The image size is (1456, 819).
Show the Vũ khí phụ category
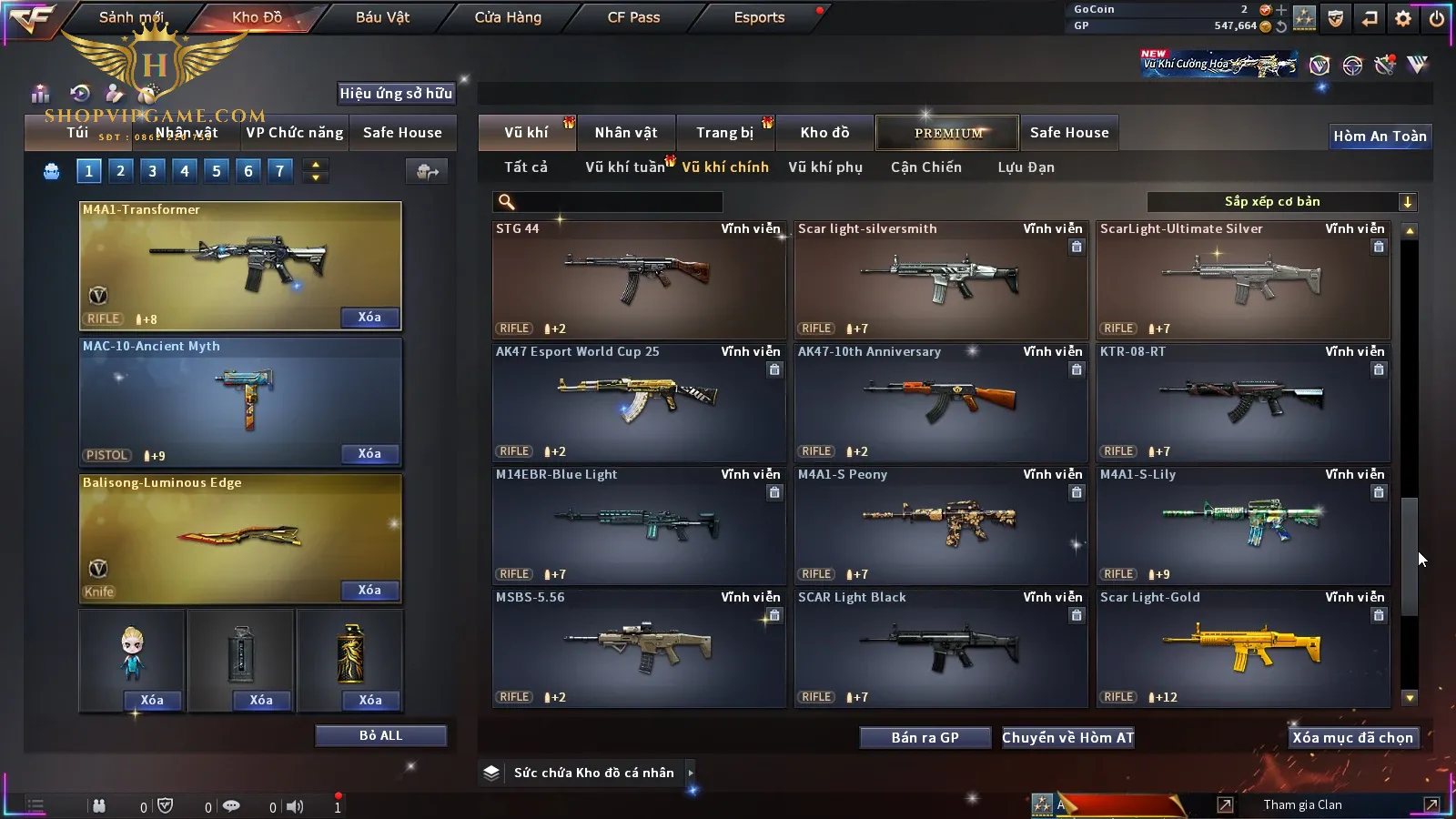pyautogui.click(x=825, y=167)
